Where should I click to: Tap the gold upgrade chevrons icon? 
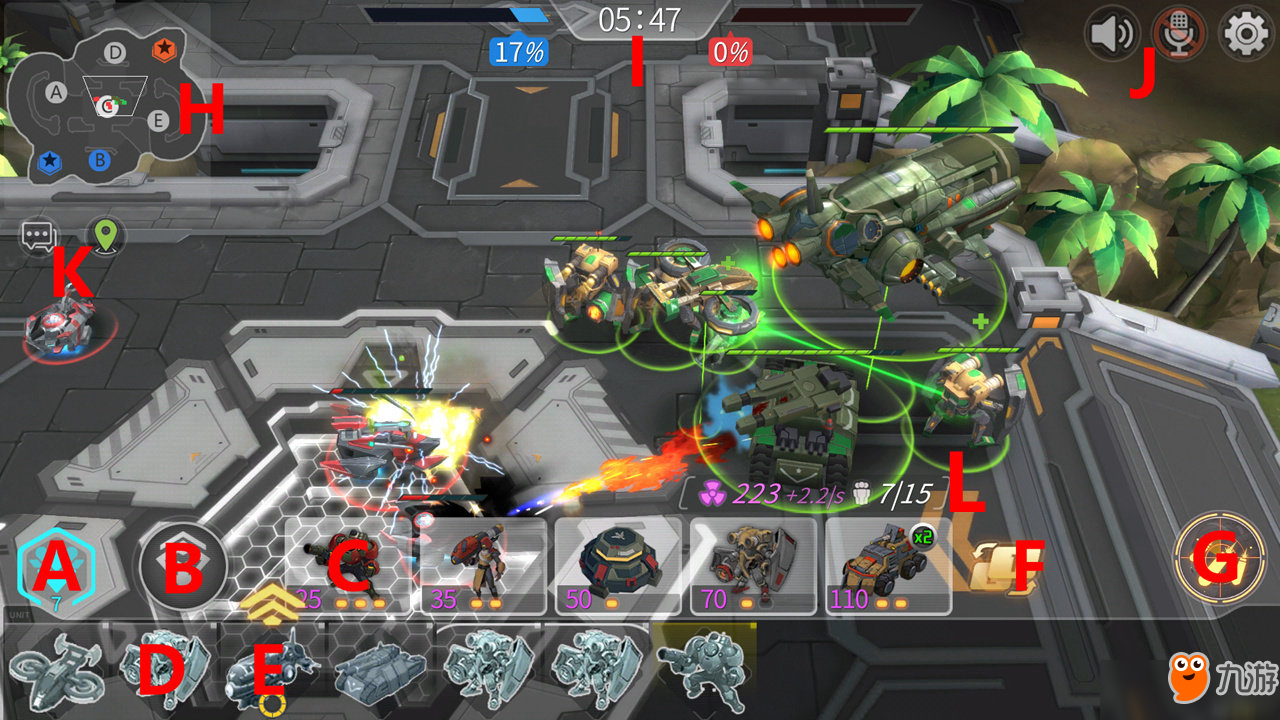(x=271, y=600)
